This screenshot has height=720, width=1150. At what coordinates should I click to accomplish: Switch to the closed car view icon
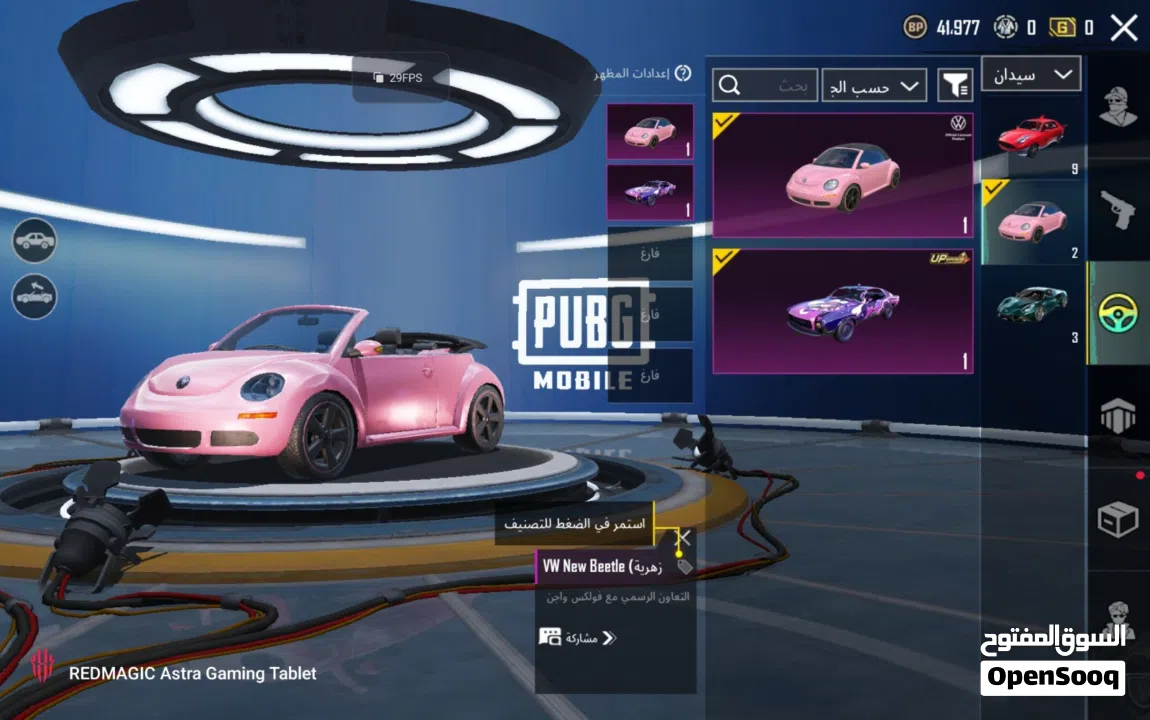[x=35, y=241]
